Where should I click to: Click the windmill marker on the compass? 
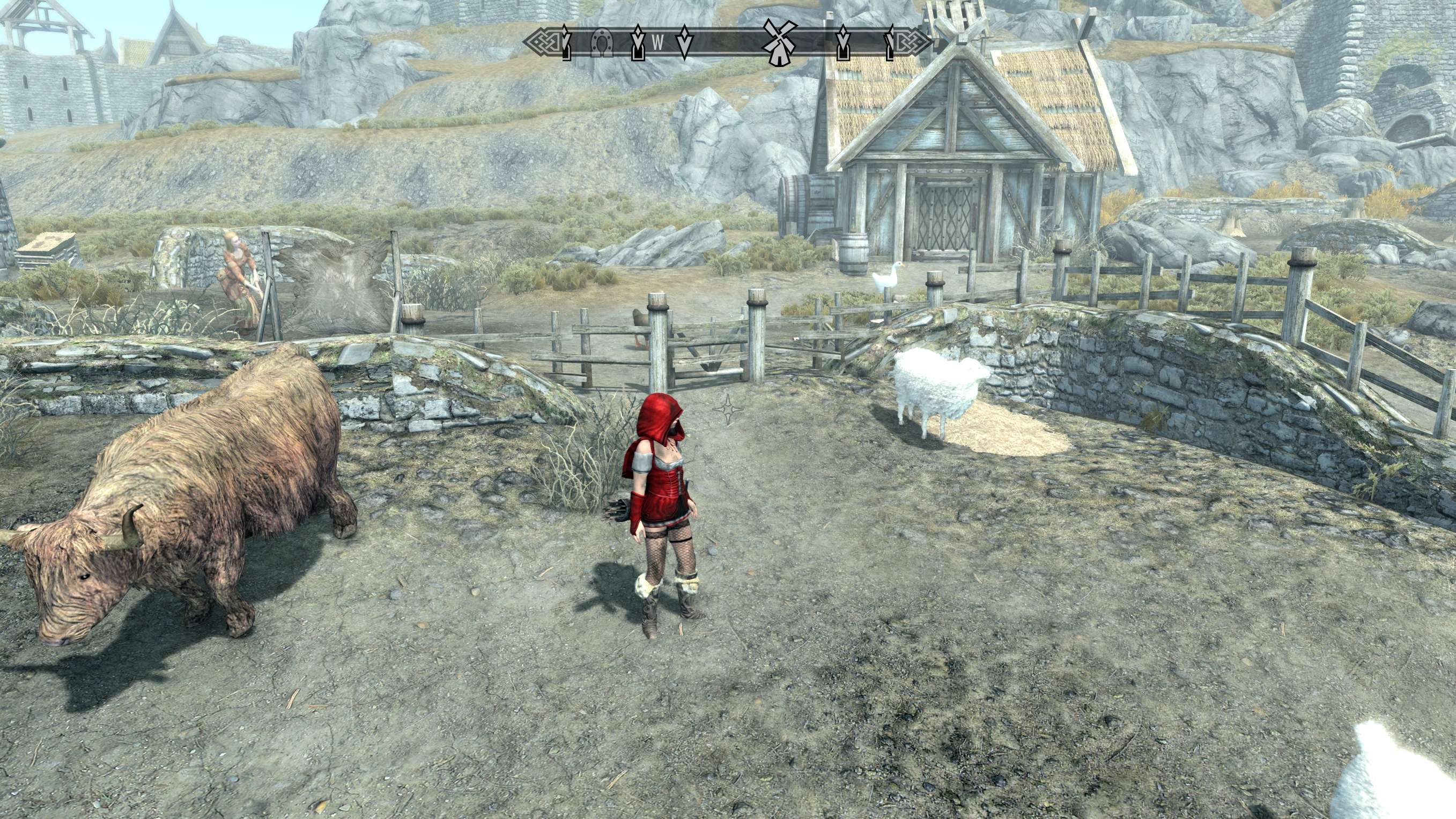(x=779, y=42)
